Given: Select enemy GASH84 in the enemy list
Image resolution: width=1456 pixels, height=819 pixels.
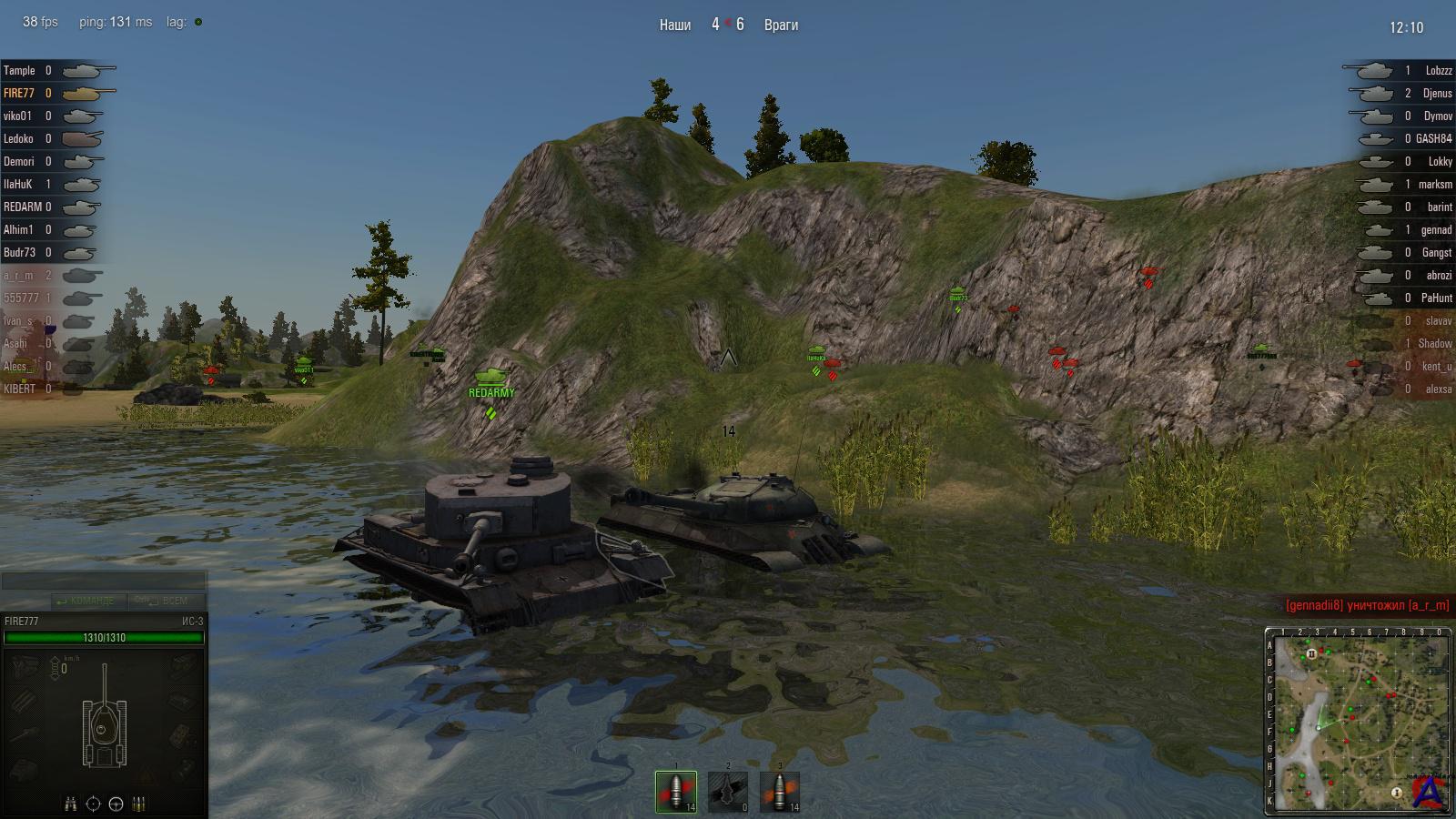Looking at the screenshot, I should pyautogui.click(x=1433, y=138).
